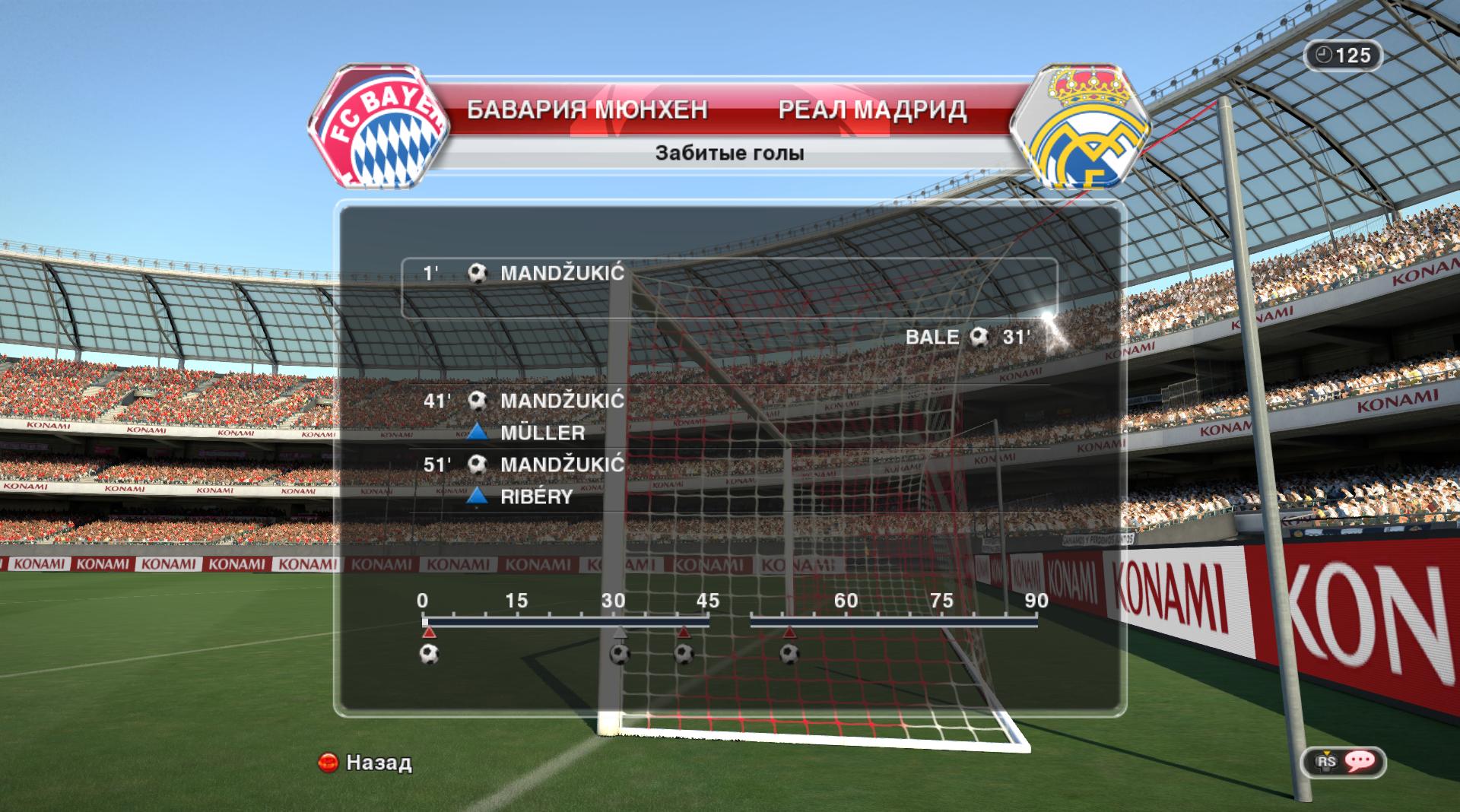Choose the timeline ball marker just before 45
Screen dimensions: 1460x812
[x=684, y=654]
